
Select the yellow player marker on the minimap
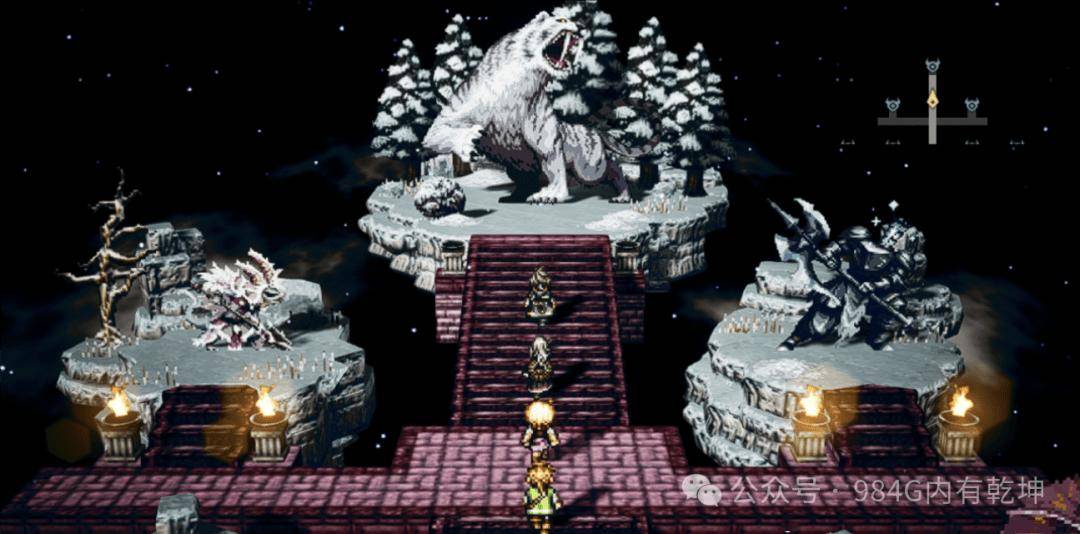pyautogui.click(x=932, y=99)
